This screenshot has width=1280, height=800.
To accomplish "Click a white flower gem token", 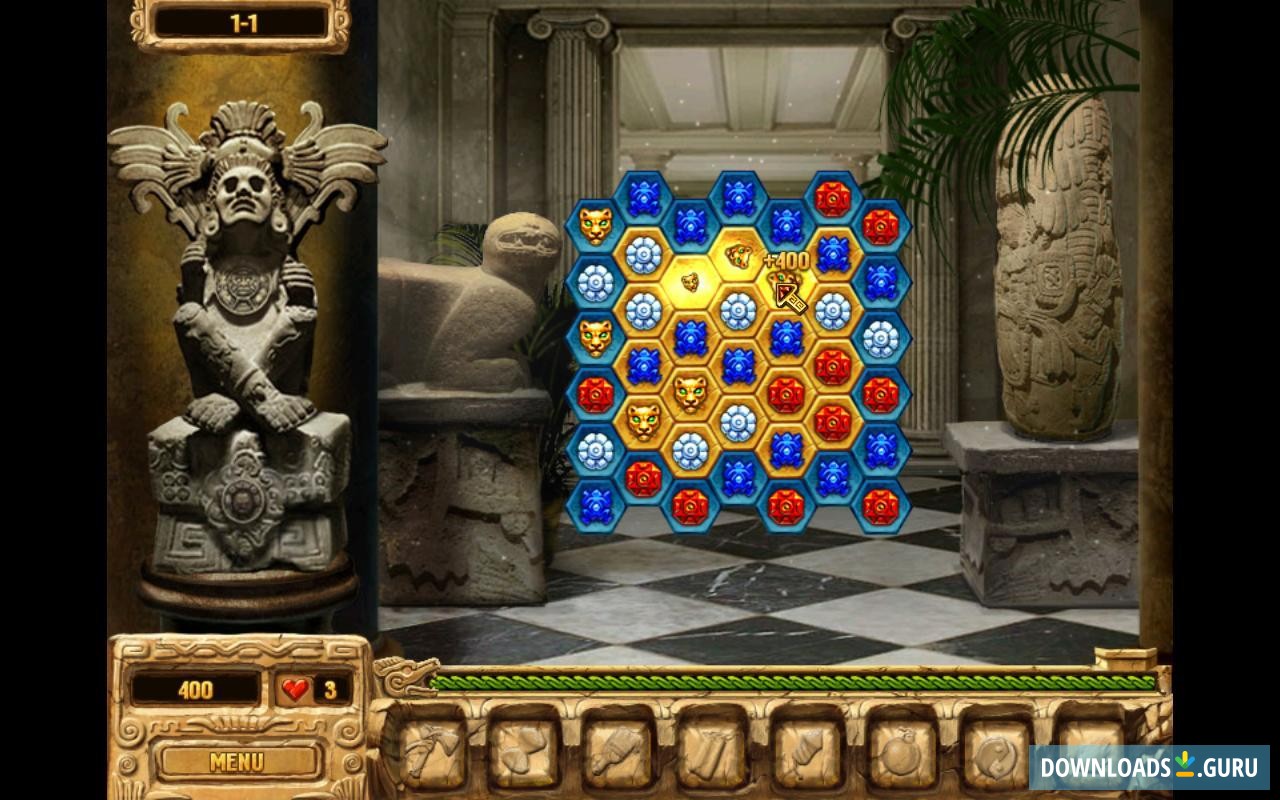I will (644, 252).
